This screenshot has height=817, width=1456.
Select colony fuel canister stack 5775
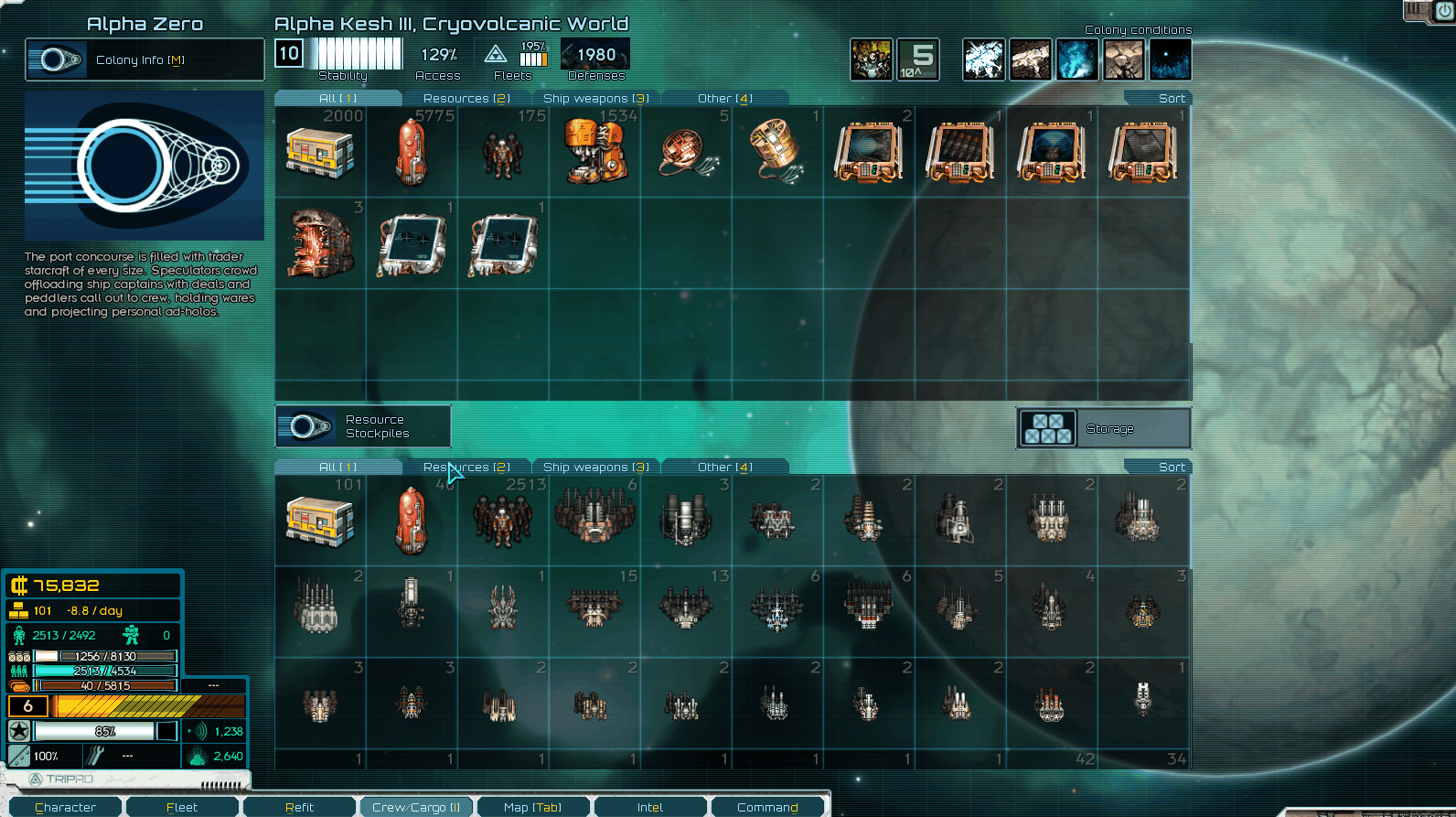tap(412, 152)
